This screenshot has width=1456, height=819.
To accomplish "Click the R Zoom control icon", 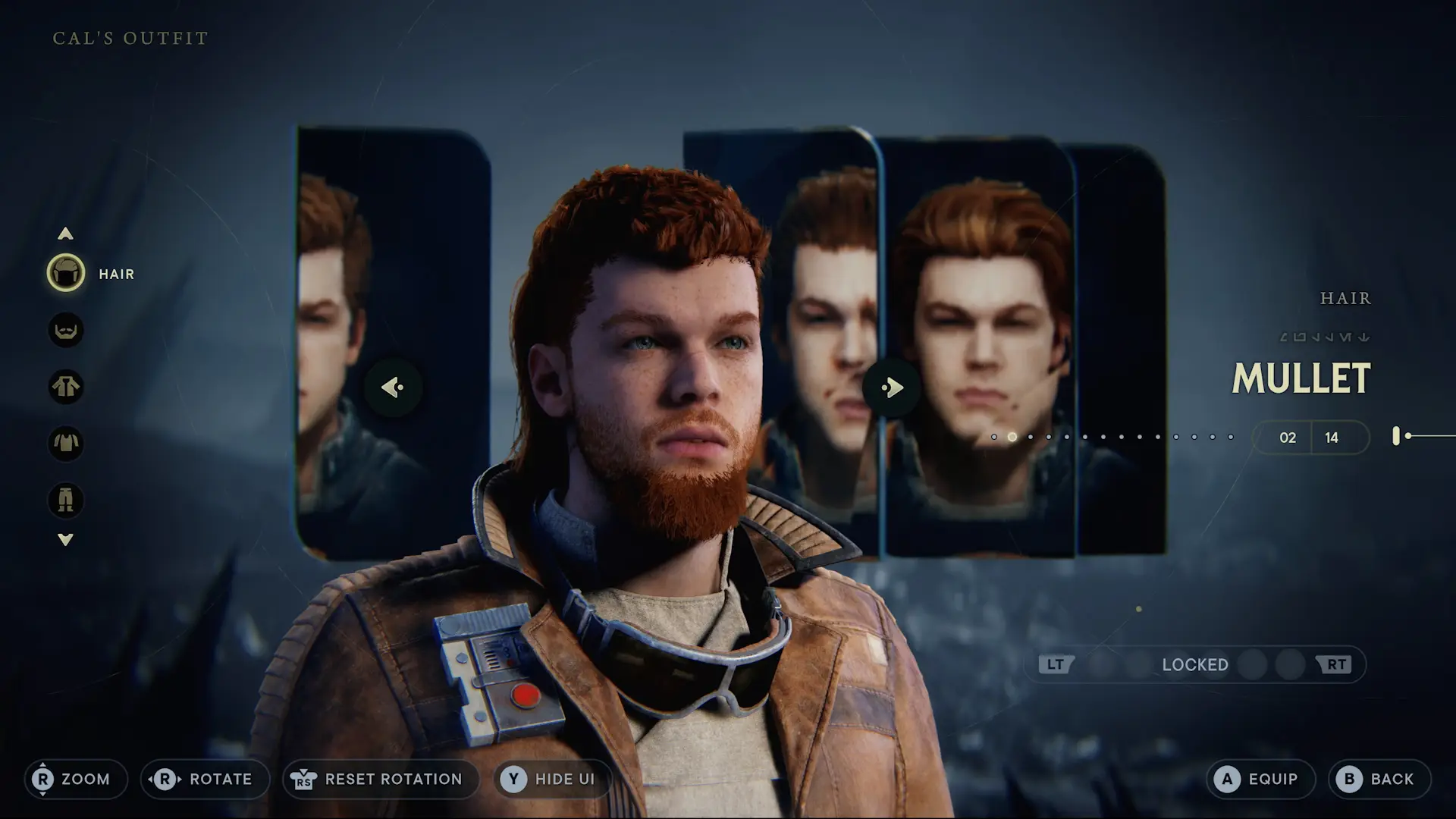I will pos(43,779).
